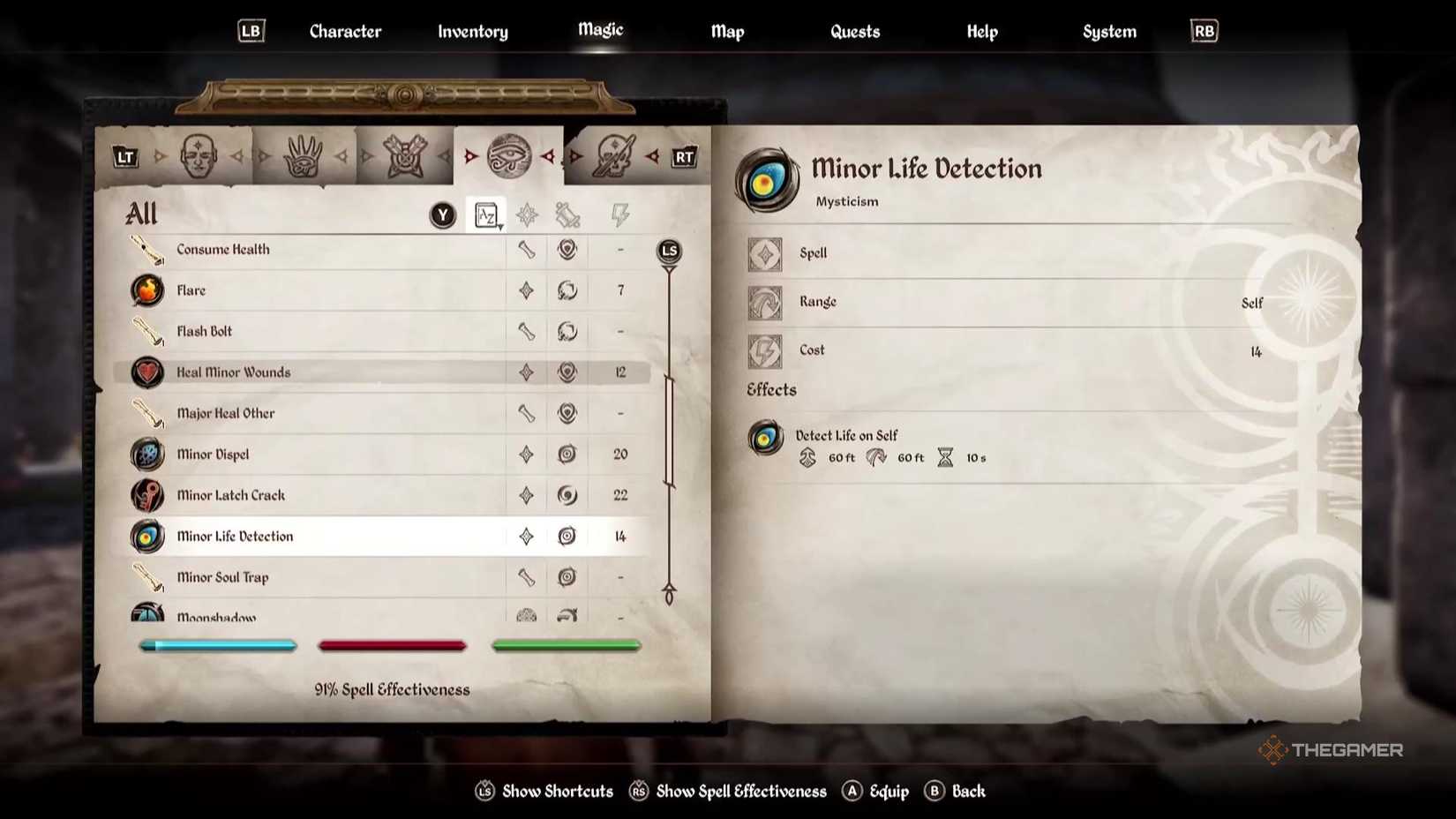Click the scroll sort icon near the filters
This screenshot has height=819, width=1456.
coord(569,213)
